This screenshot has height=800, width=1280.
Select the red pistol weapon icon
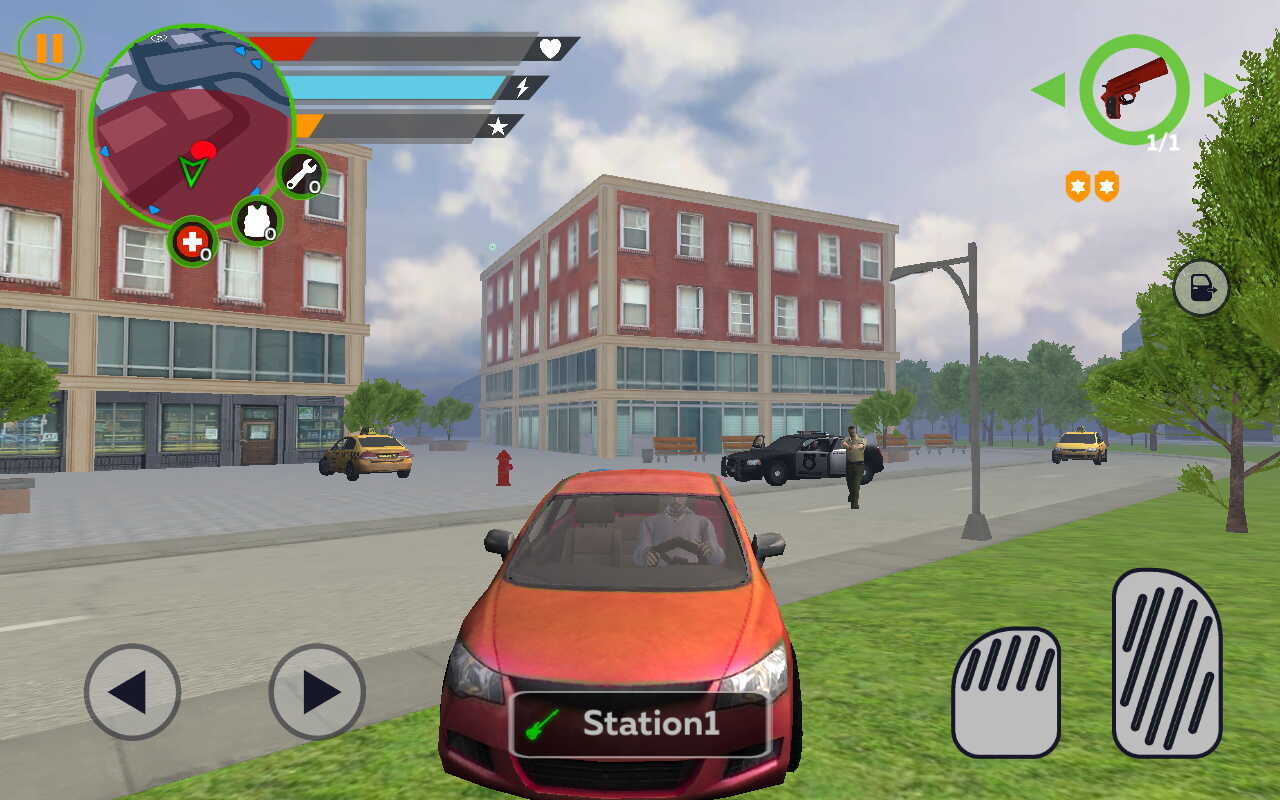[x=1134, y=89]
